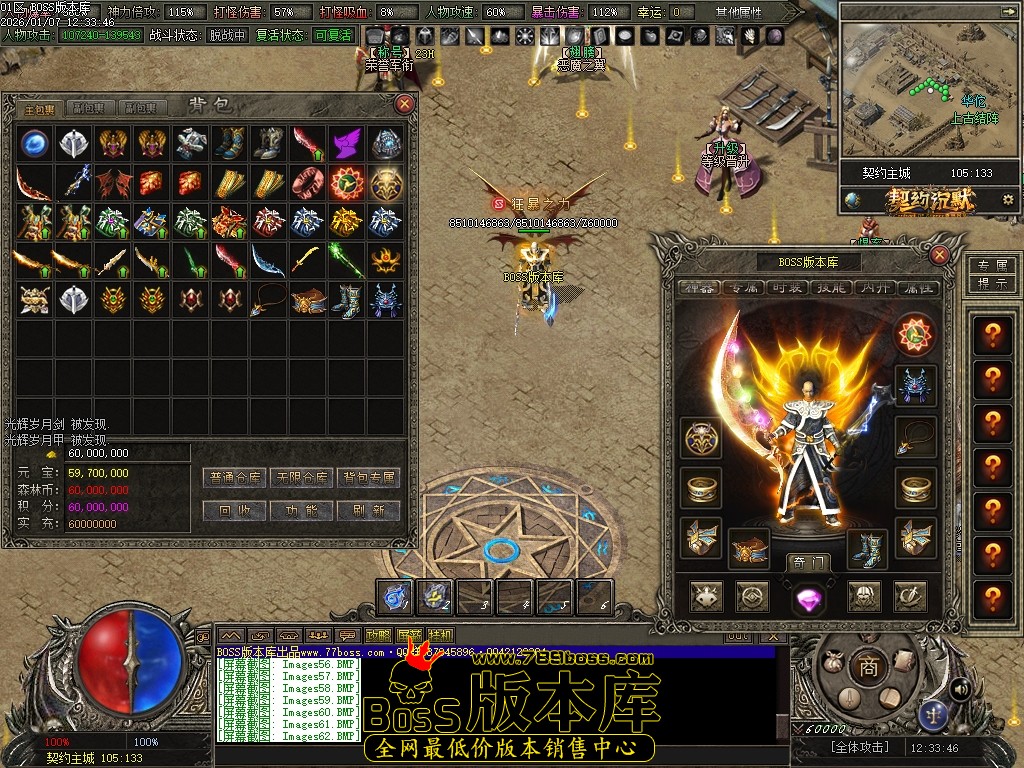Viewport: 1024px width, 768px height.
Task: Close the character equipment panel
Action: click(x=939, y=254)
